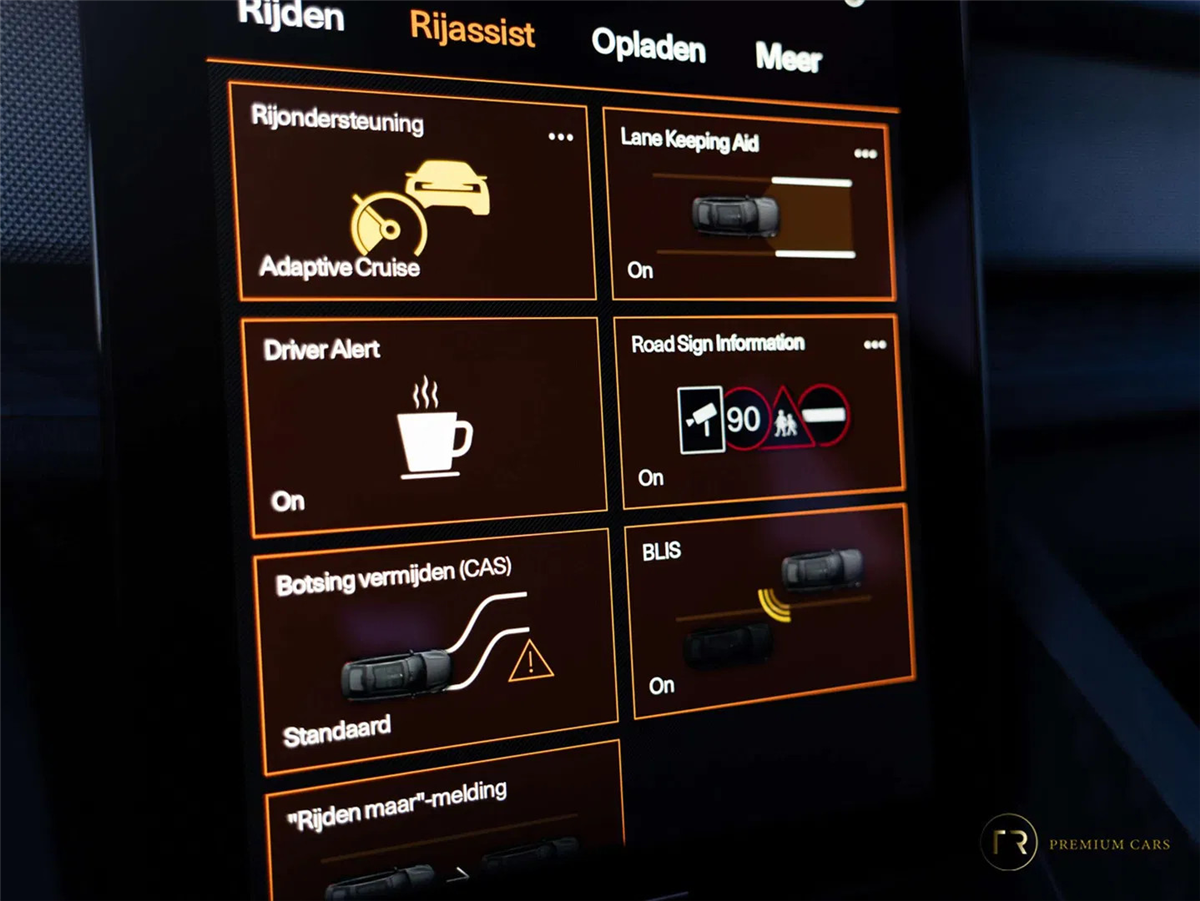Image resolution: width=1200 pixels, height=901 pixels.
Task: Open the Opladen tab
Action: pyautogui.click(x=648, y=46)
